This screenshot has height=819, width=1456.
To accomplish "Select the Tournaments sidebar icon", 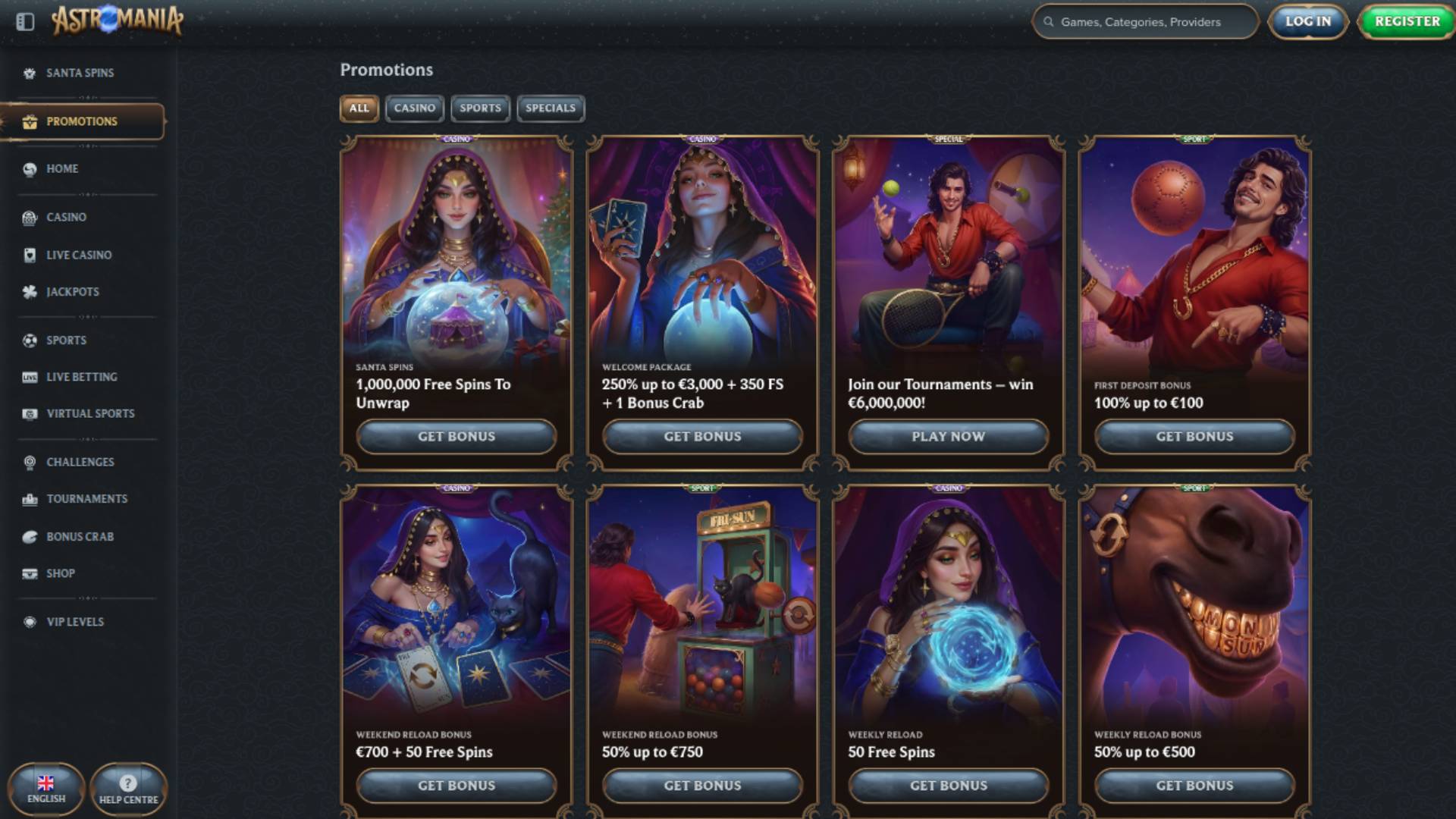I will pyautogui.click(x=30, y=498).
